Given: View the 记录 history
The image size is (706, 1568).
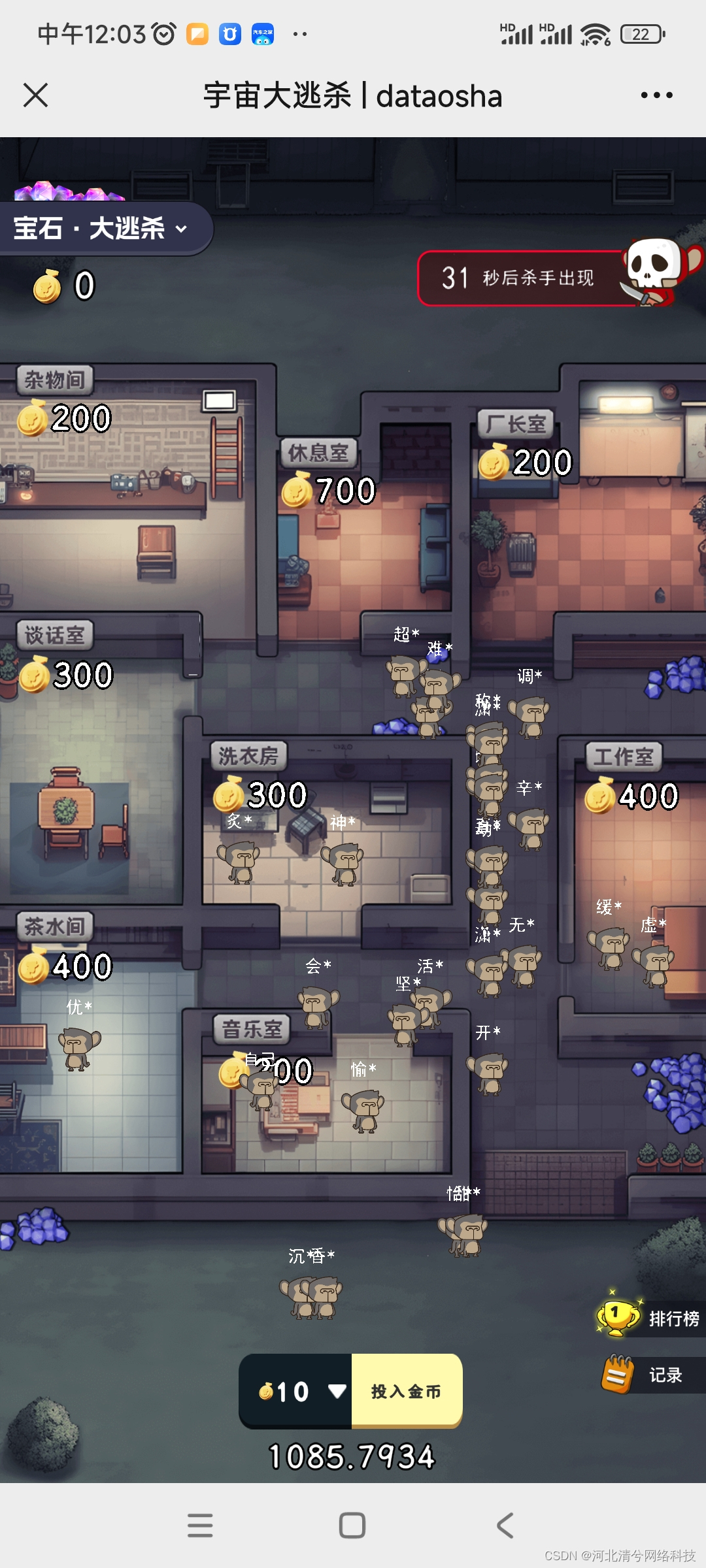Looking at the screenshot, I should [x=650, y=1375].
